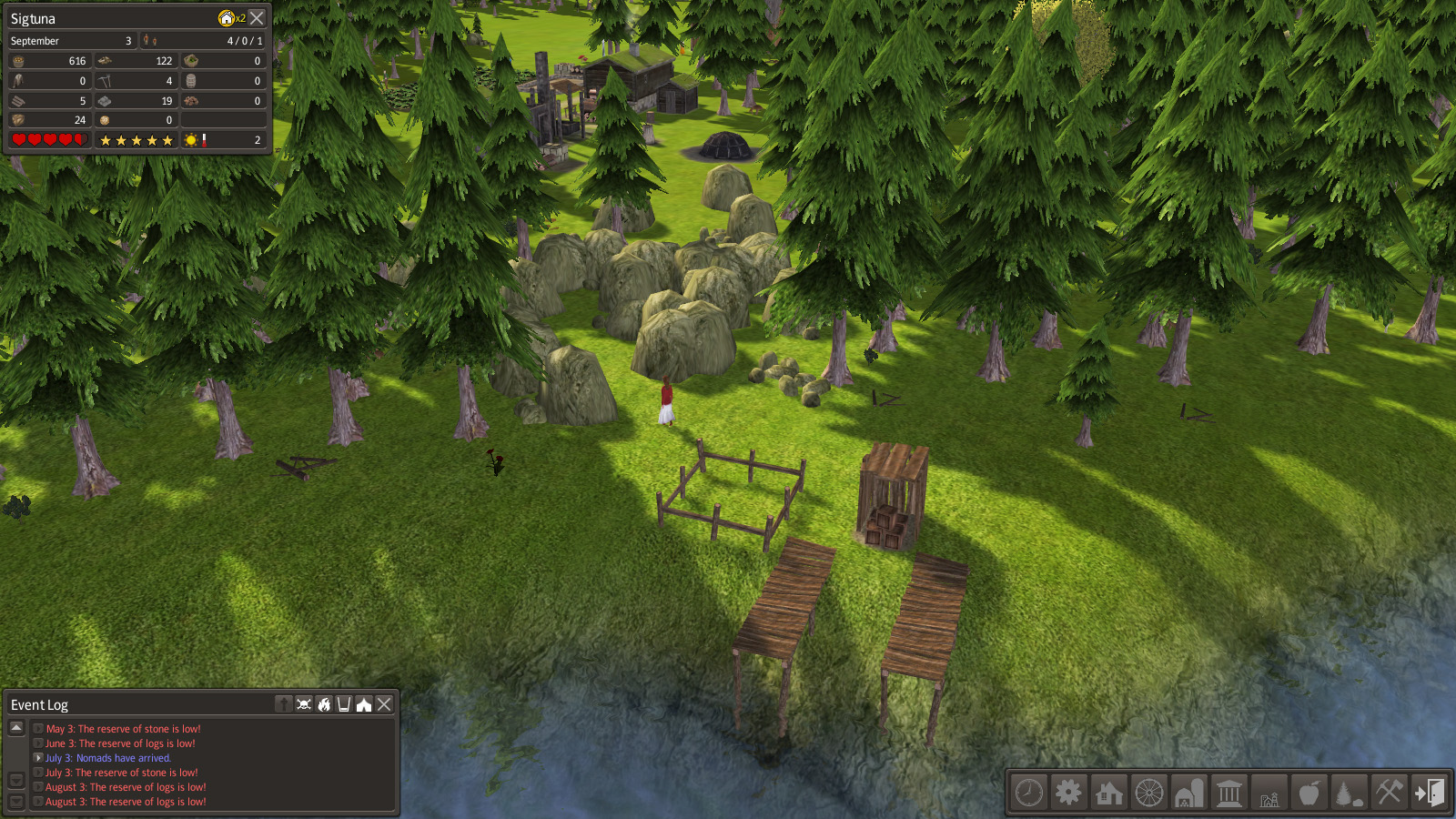1456x819 pixels.
Task: Click the exit door main menu button
Action: [1429, 793]
